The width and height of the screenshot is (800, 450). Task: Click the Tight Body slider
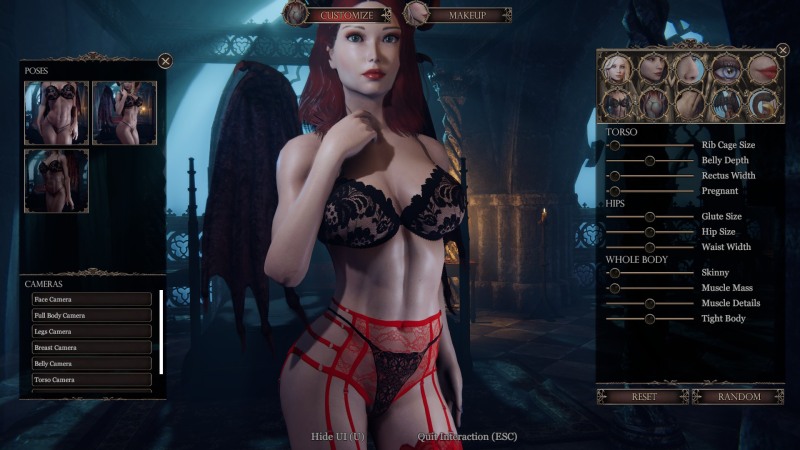[650, 318]
